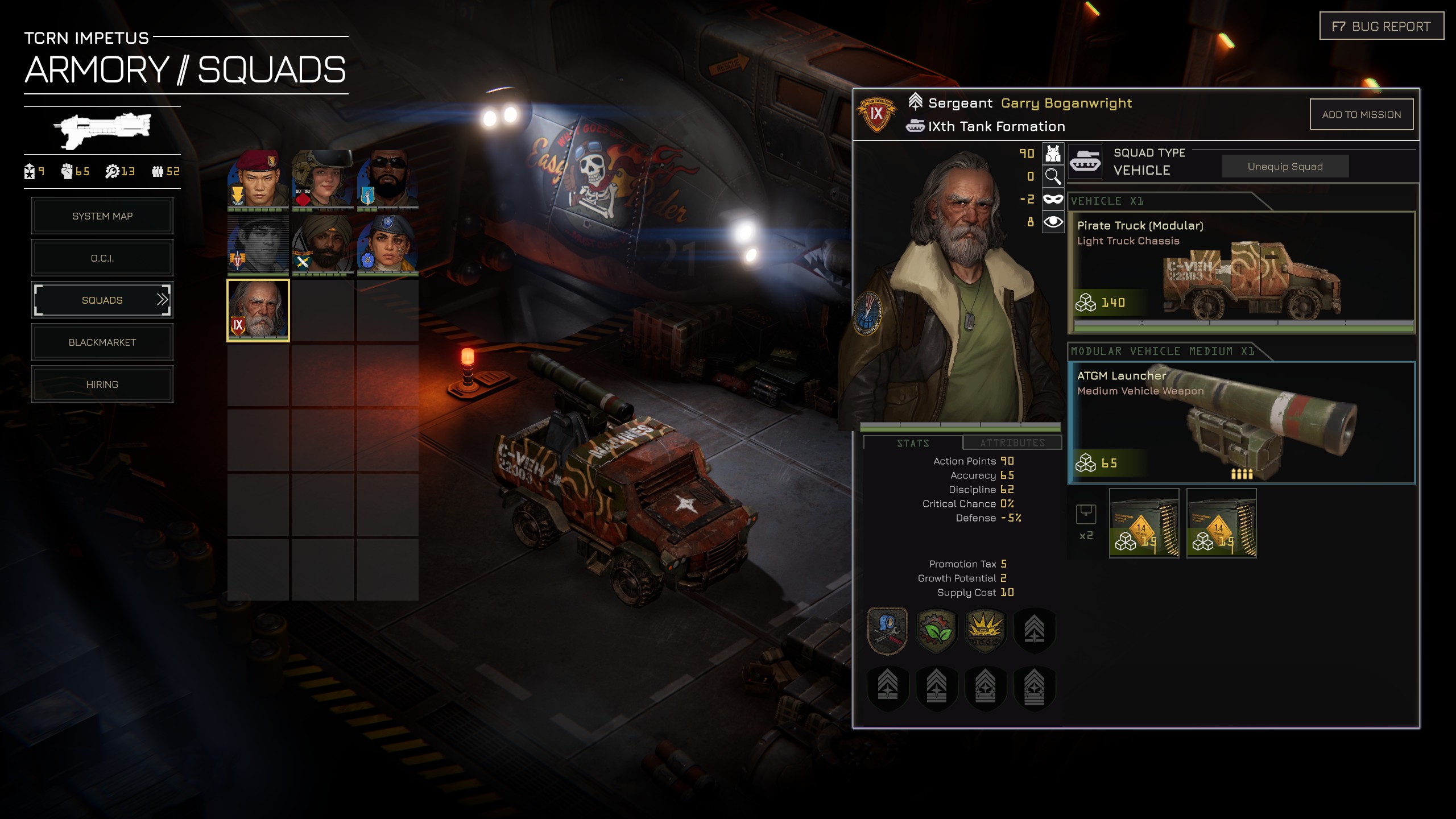Select the ATGM Launcher weapon slot
The image size is (1456, 819).
click(1241, 423)
